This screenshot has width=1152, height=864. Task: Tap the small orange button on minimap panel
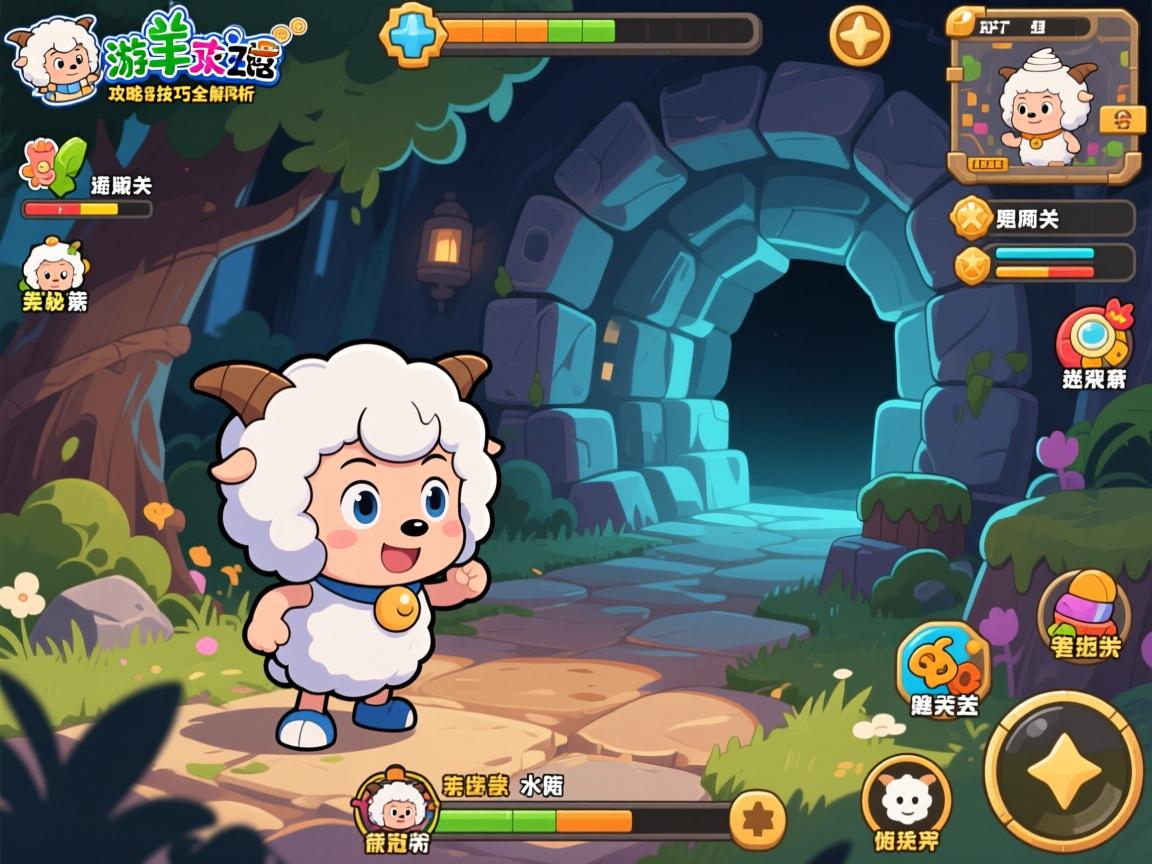click(x=1122, y=120)
